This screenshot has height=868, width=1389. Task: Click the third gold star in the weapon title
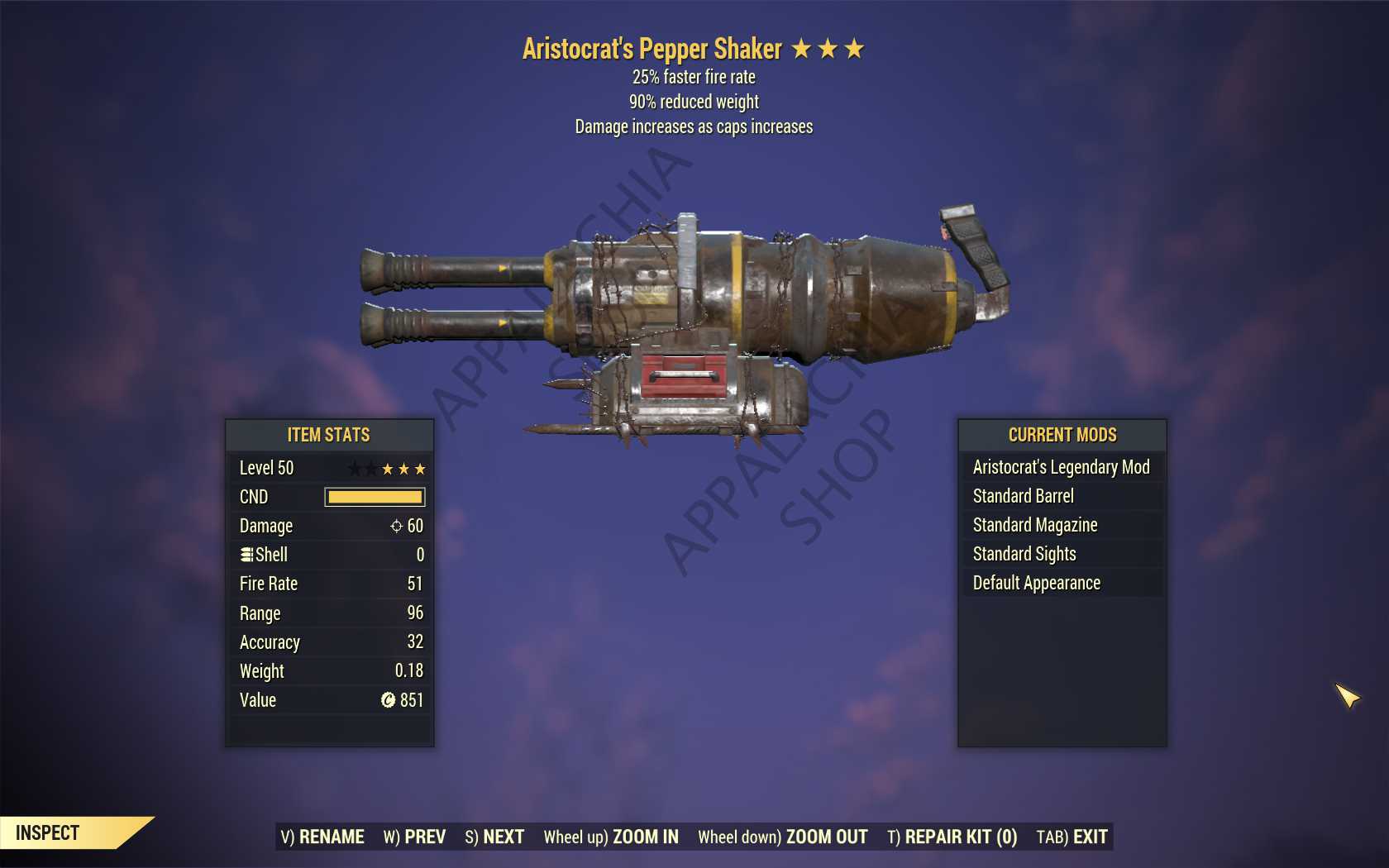pos(855,48)
